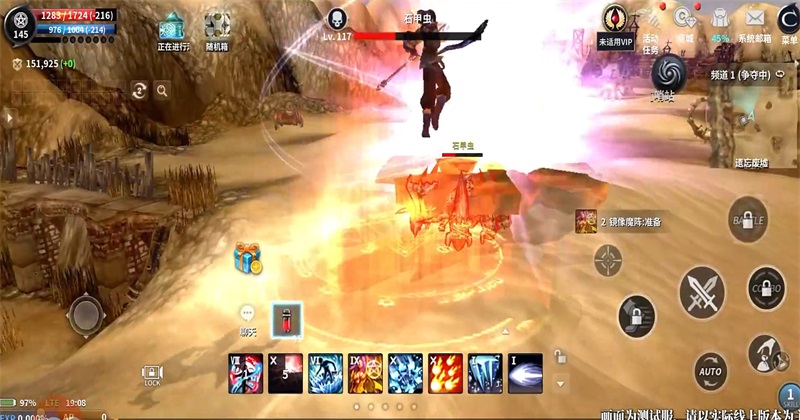Use the red potion quick slot
This screenshot has height=420, width=800.
(x=288, y=319)
